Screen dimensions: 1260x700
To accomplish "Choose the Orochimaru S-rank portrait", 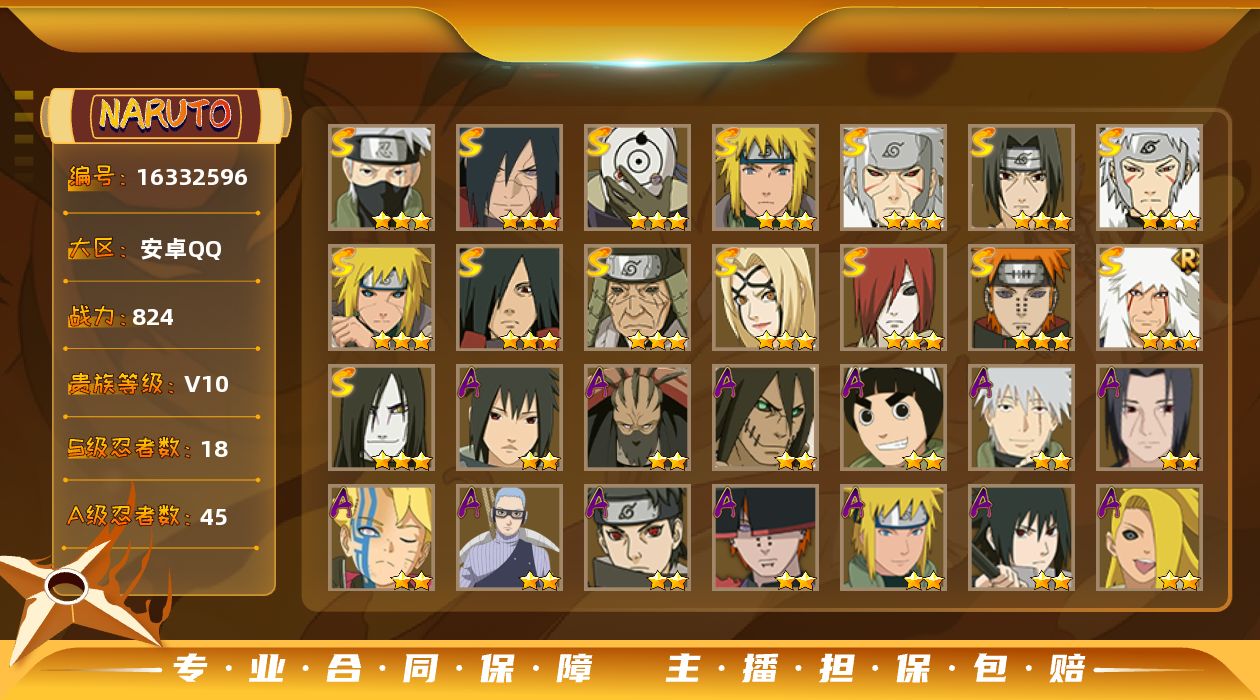I will (381, 417).
